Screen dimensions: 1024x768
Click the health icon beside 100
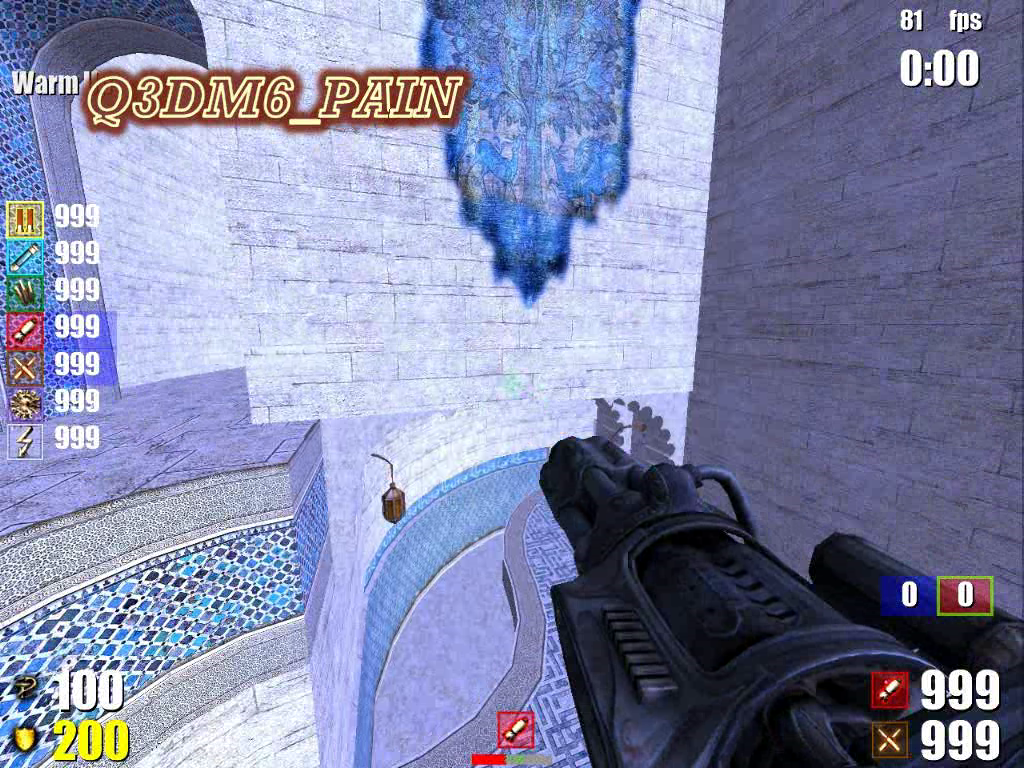22,688
